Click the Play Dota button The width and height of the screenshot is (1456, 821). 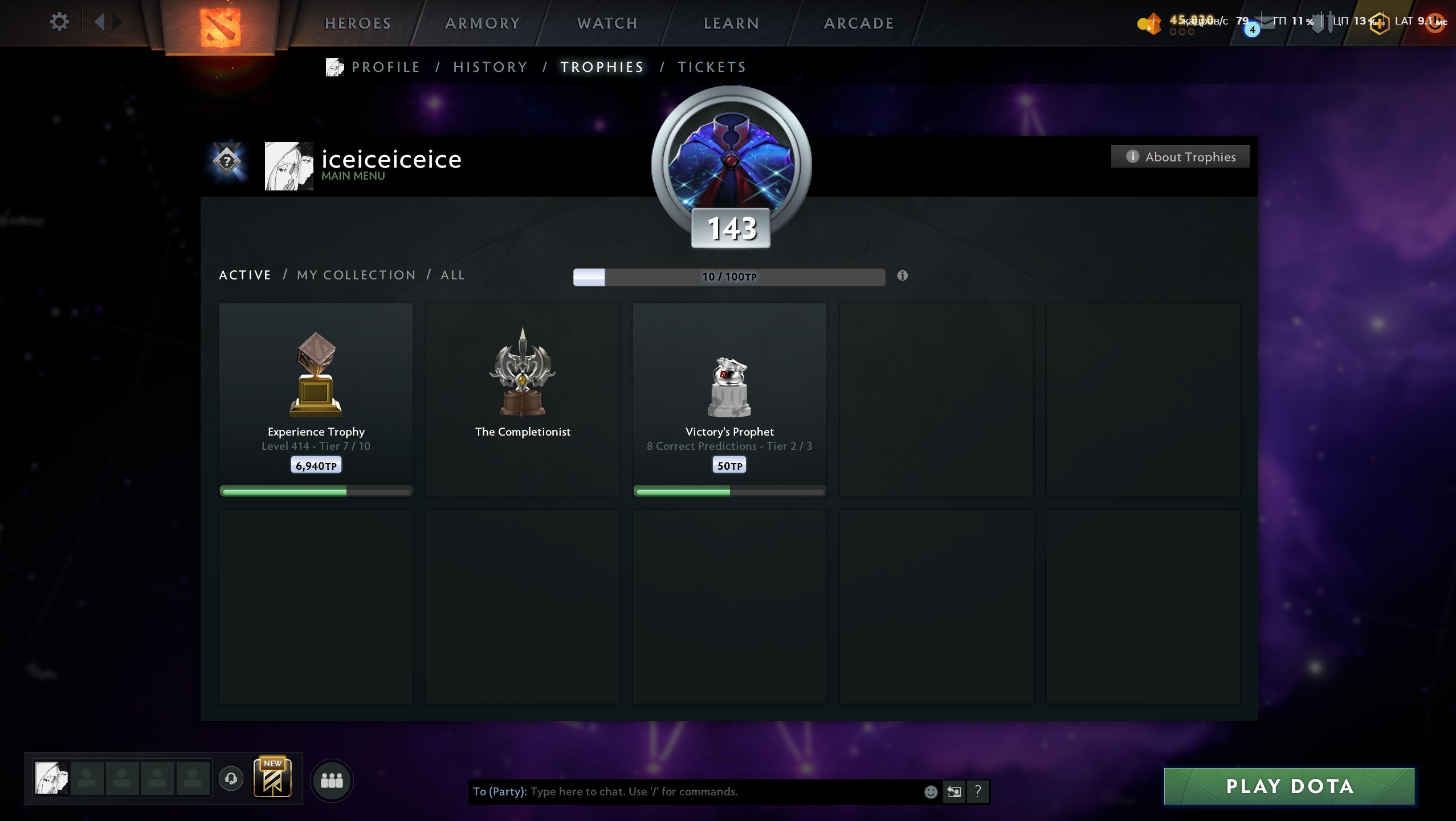[x=1289, y=786]
